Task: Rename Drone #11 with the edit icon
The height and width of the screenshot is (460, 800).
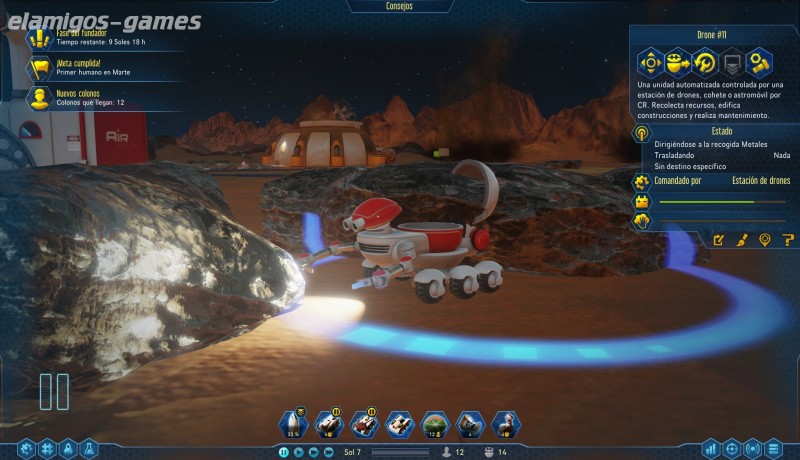Action: (x=718, y=240)
